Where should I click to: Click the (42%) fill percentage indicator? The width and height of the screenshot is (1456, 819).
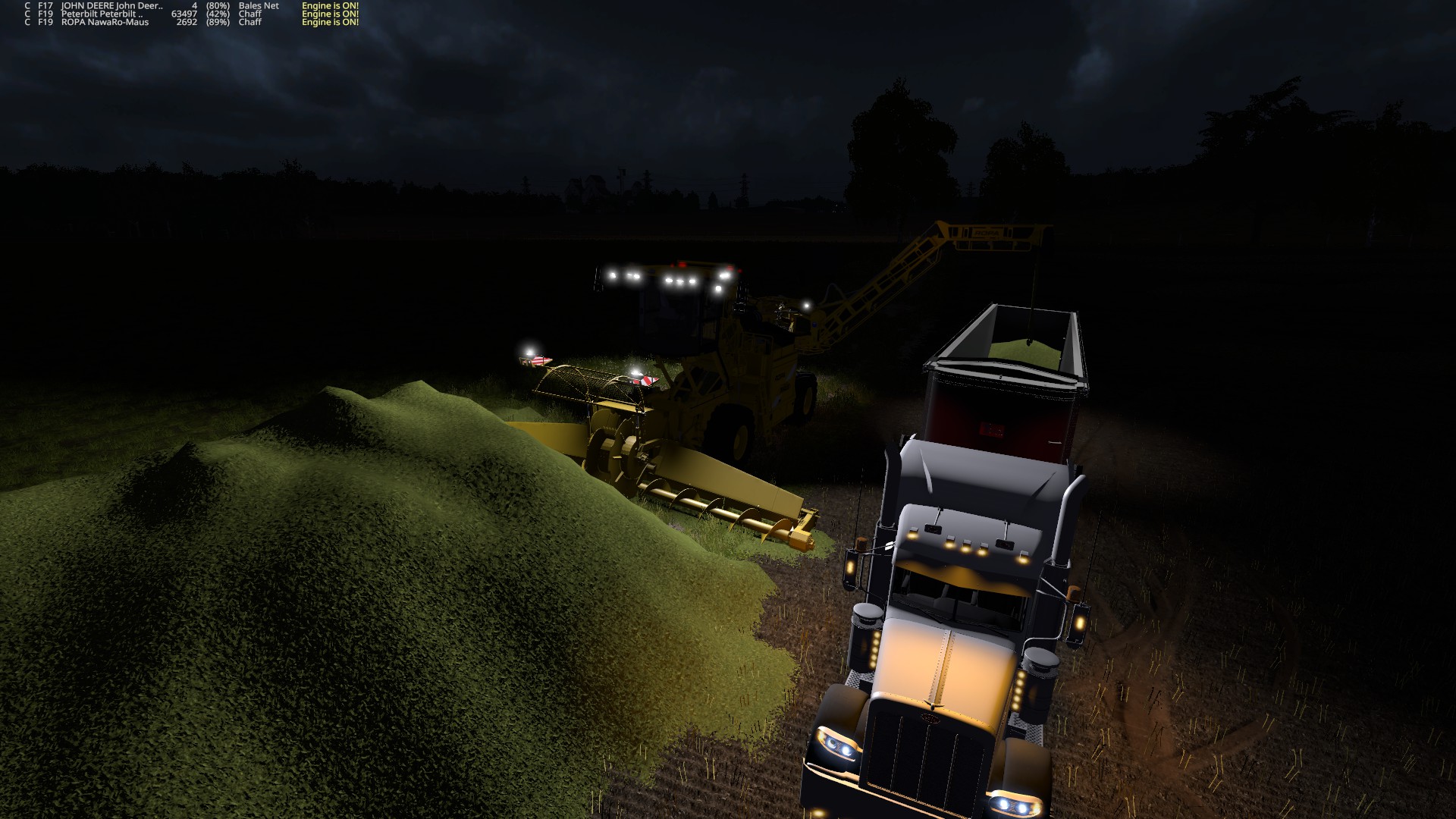coord(216,14)
